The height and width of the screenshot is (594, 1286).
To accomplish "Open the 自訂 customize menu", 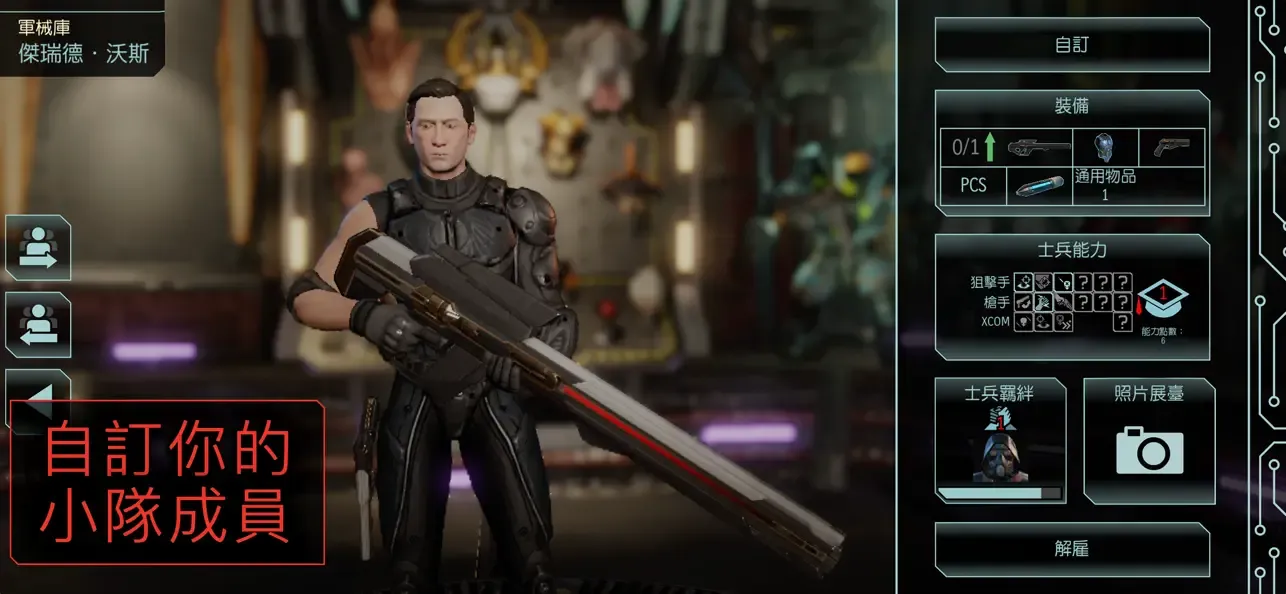I will point(1072,45).
